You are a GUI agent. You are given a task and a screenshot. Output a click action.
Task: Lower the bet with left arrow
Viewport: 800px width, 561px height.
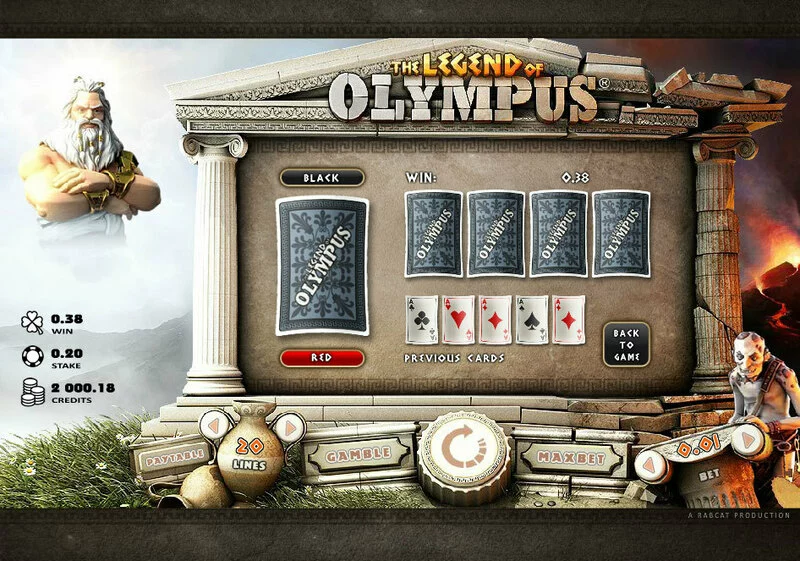(x=652, y=465)
